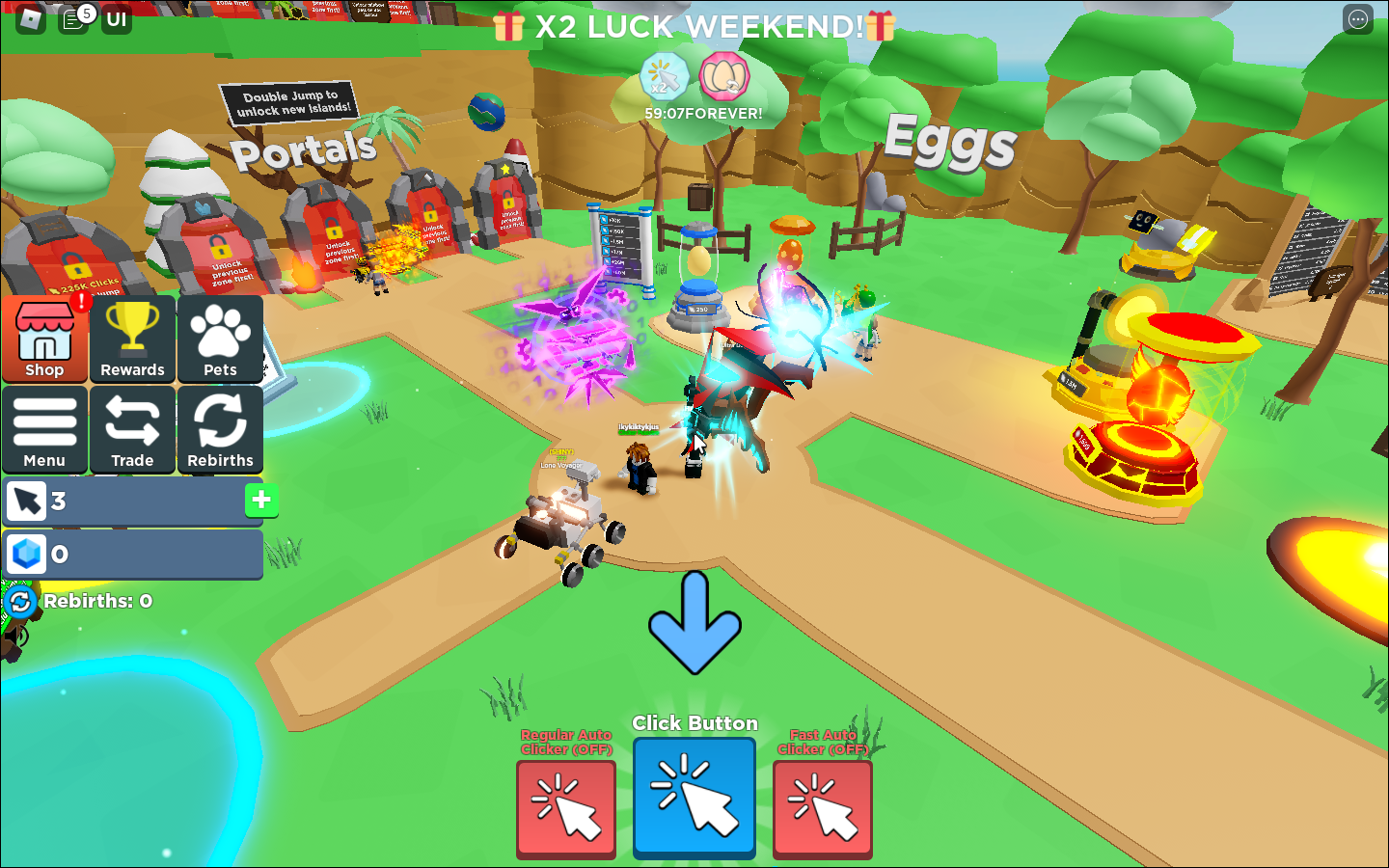Open the Shop panel
This screenshot has height=868, width=1389.
pos(44,339)
